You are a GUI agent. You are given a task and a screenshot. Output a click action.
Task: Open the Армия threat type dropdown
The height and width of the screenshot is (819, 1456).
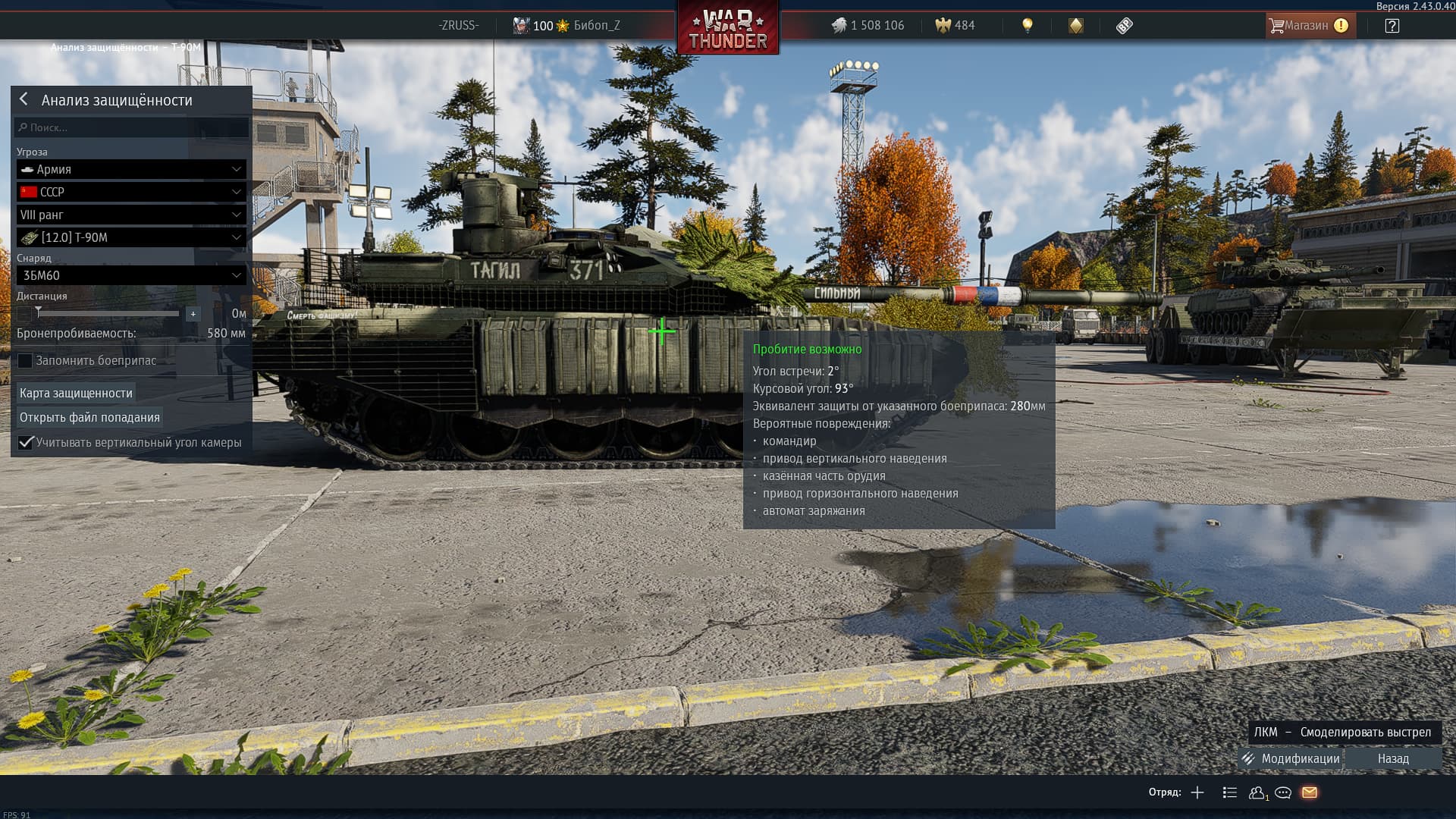click(x=131, y=169)
